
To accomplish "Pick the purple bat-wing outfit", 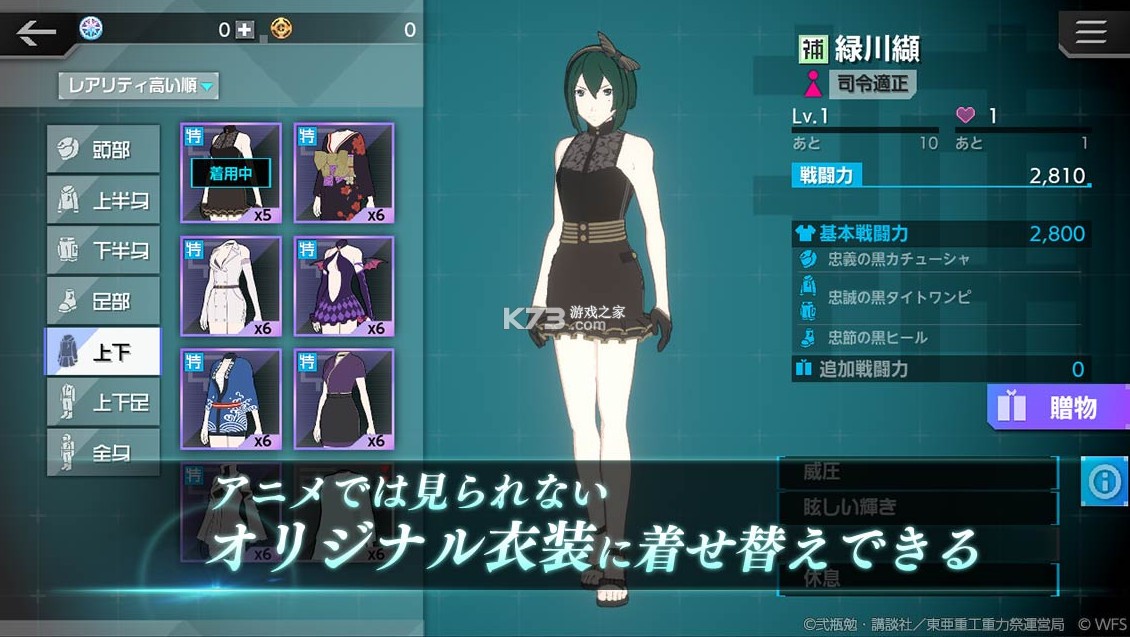I will click(344, 286).
